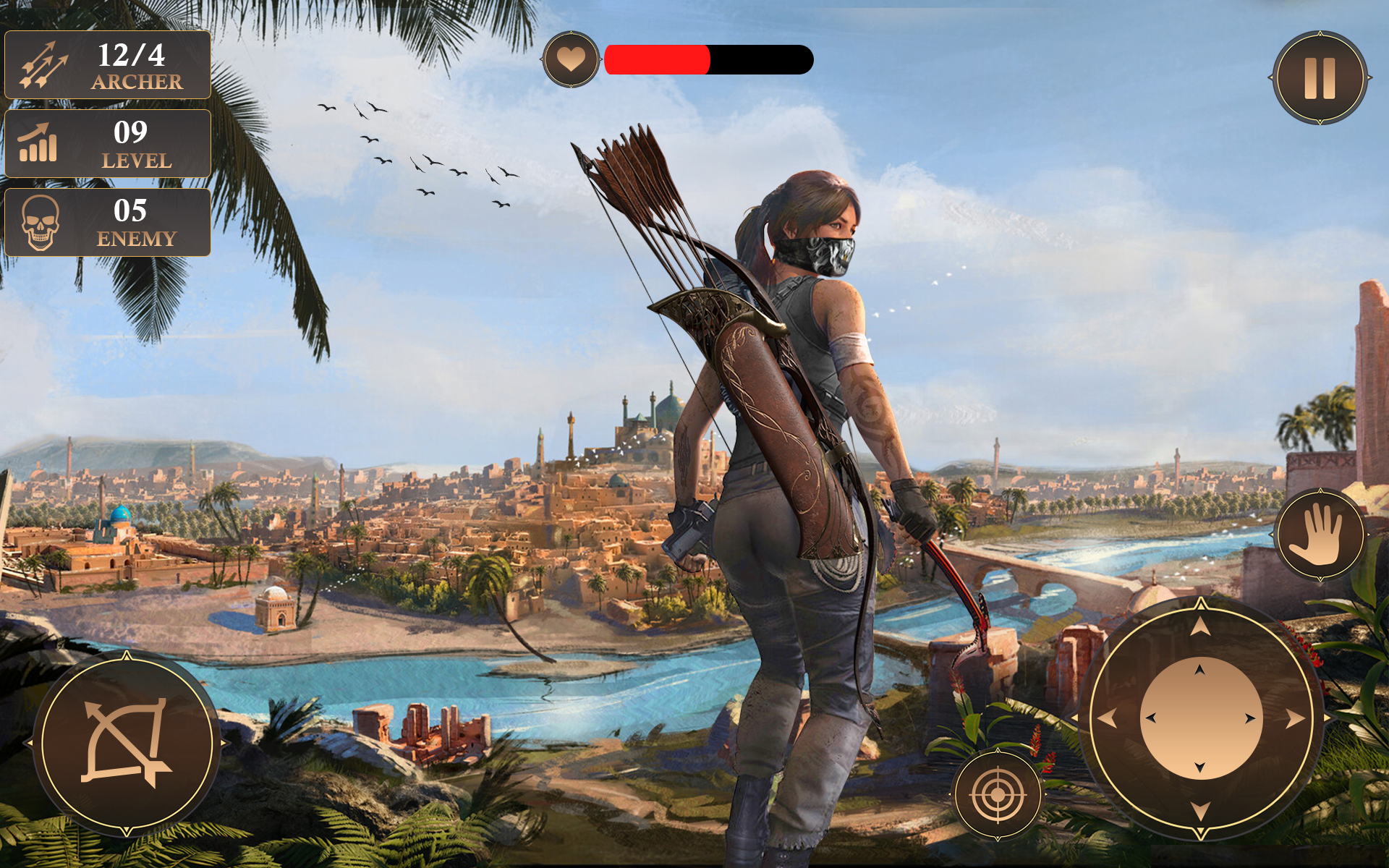Screen dimensions: 1389x868
Task: Toggle aiming mode with the target reticle
Action: click(997, 796)
